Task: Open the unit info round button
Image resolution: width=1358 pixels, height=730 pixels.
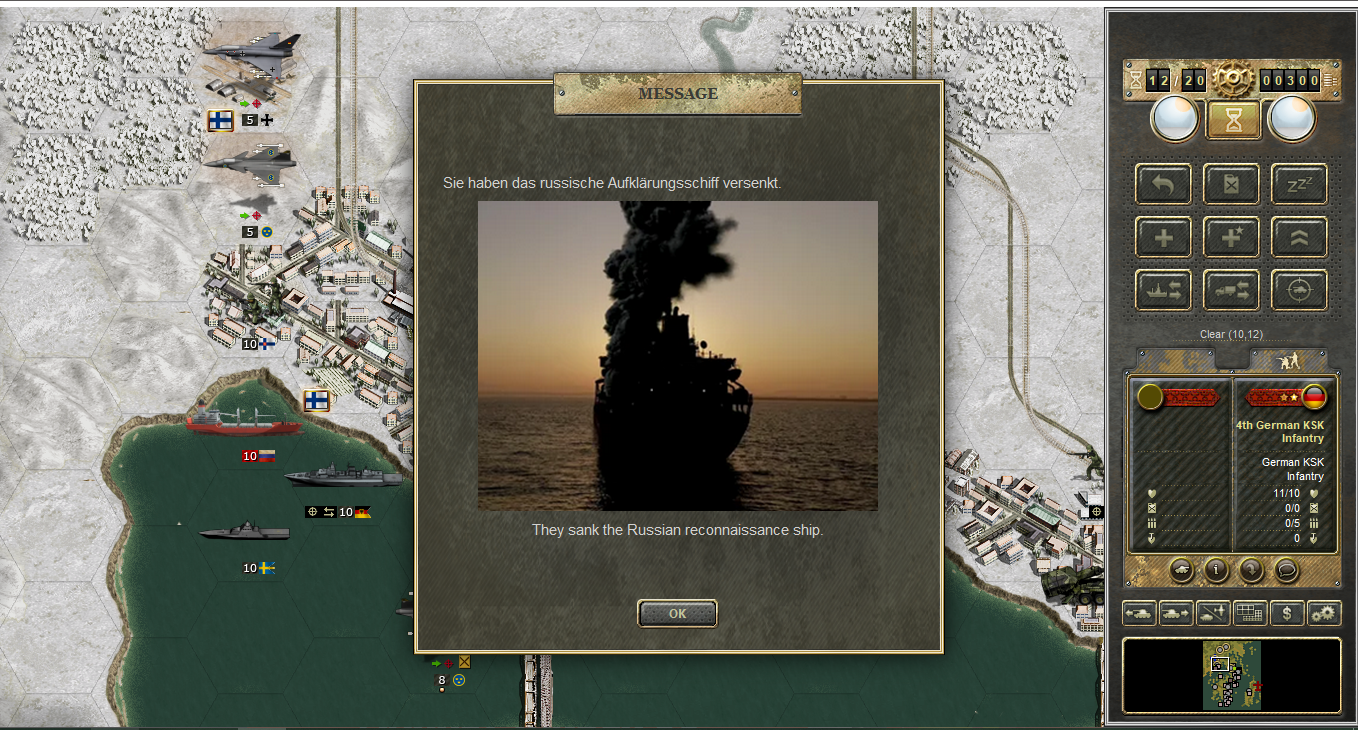Action: click(1216, 570)
